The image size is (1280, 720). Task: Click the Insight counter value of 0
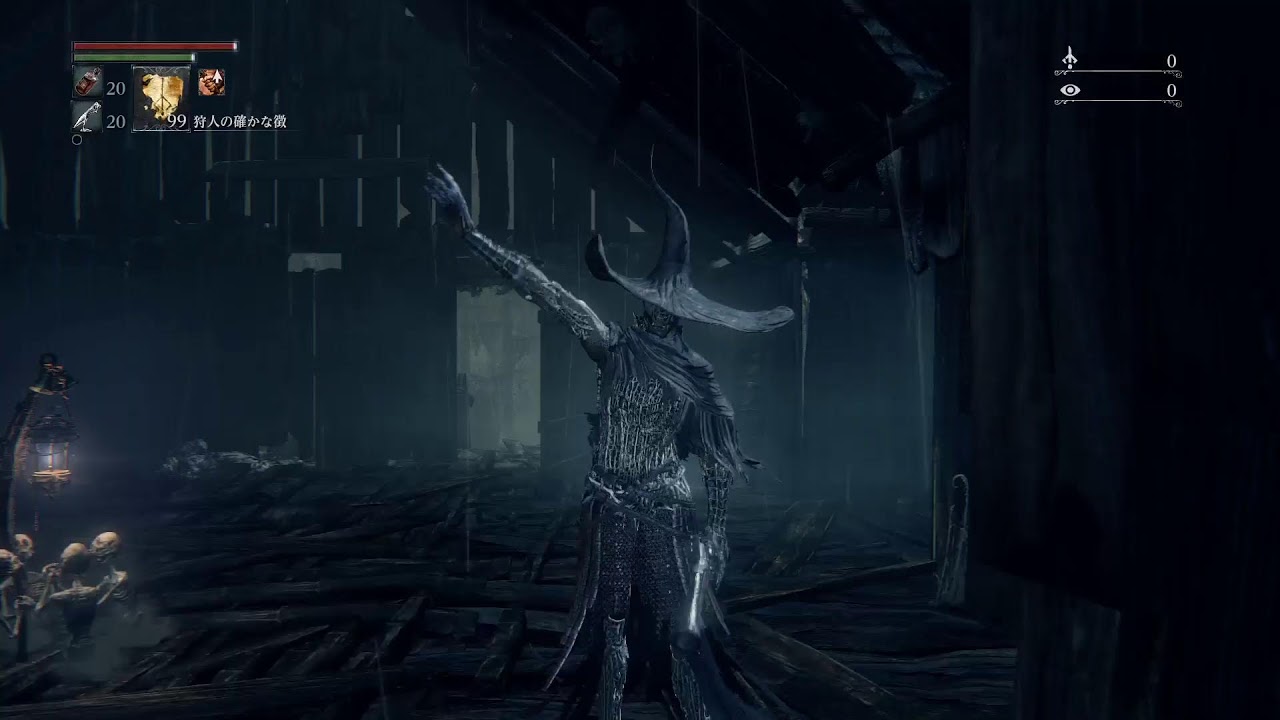[x=1172, y=91]
